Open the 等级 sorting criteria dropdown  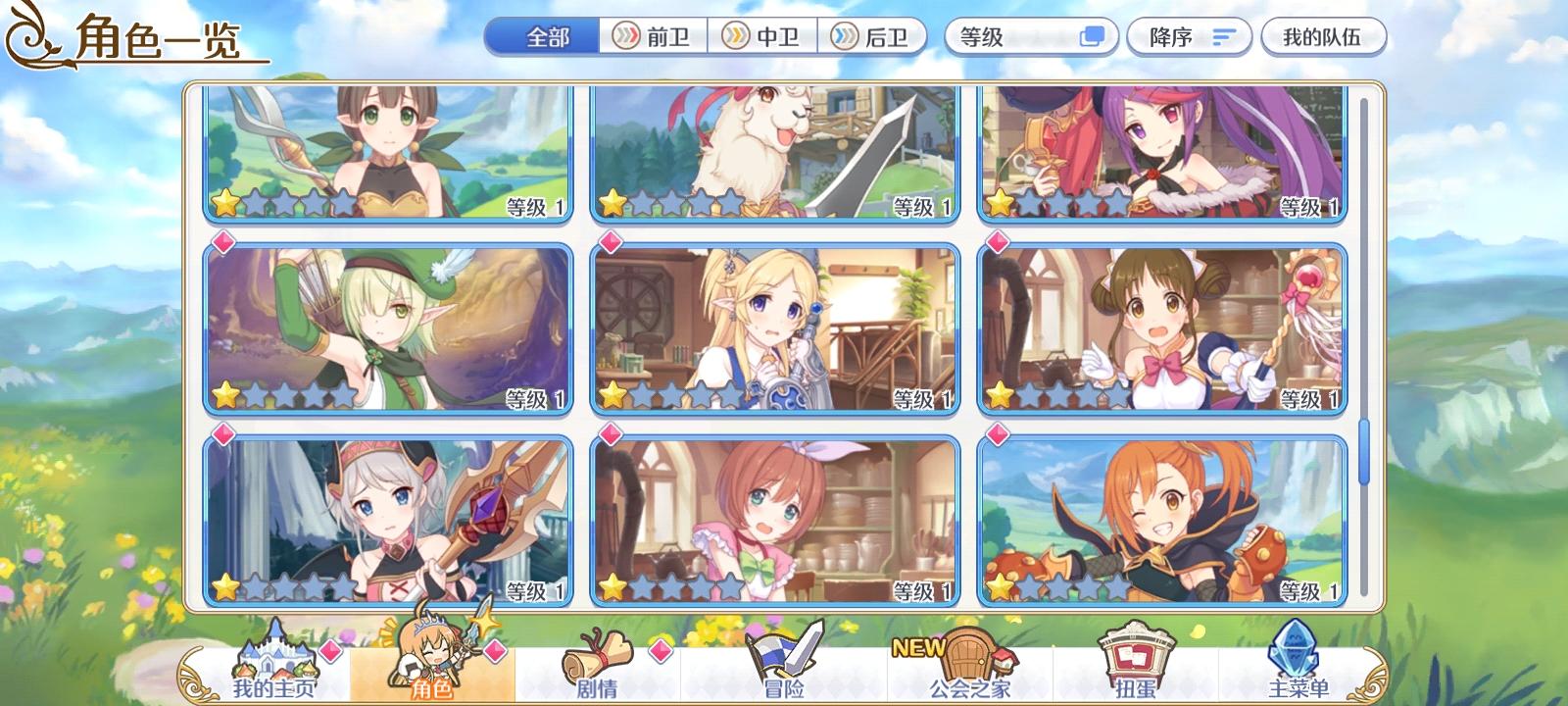coord(1009,35)
